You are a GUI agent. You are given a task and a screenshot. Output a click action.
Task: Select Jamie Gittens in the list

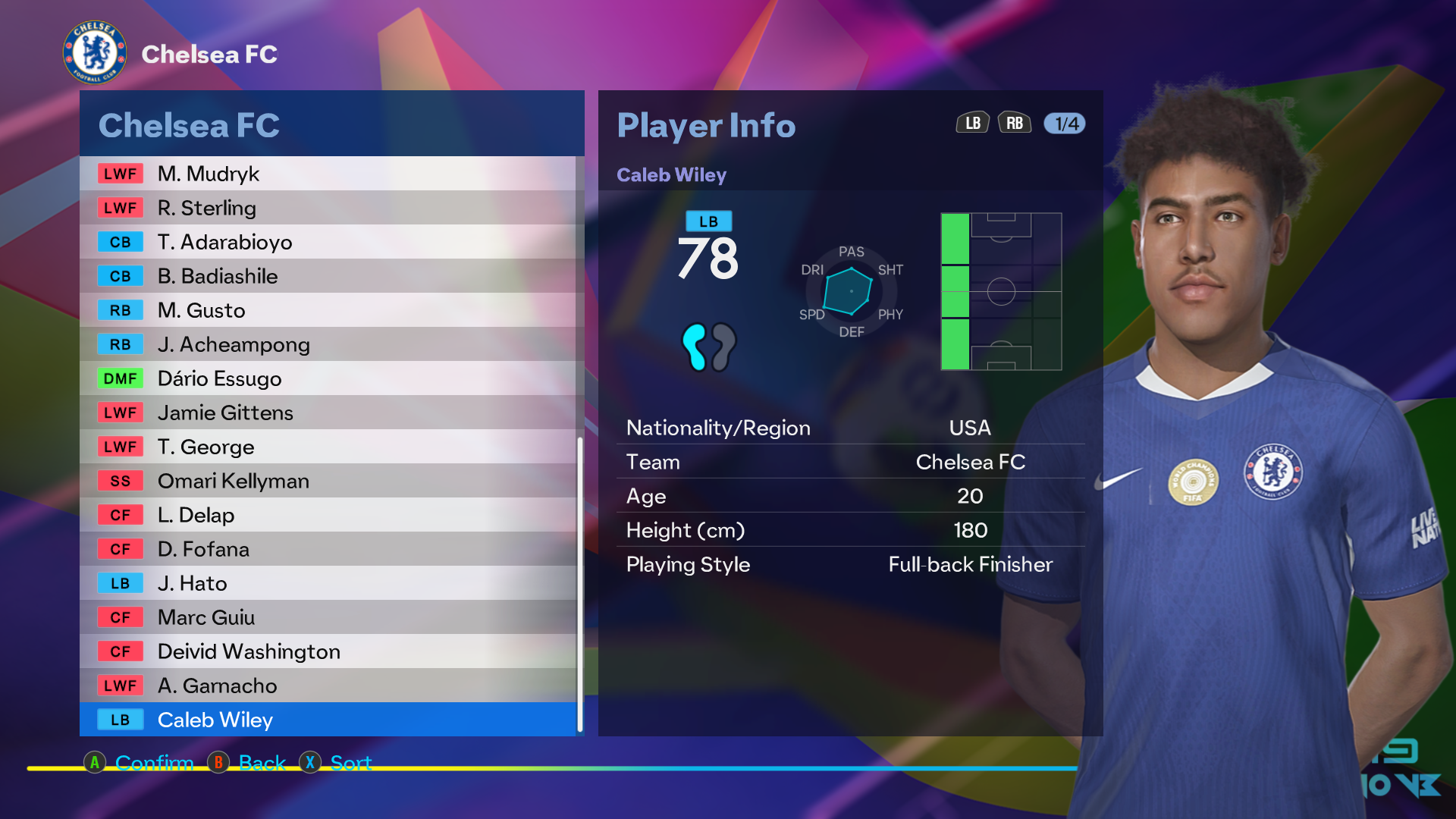pos(328,413)
